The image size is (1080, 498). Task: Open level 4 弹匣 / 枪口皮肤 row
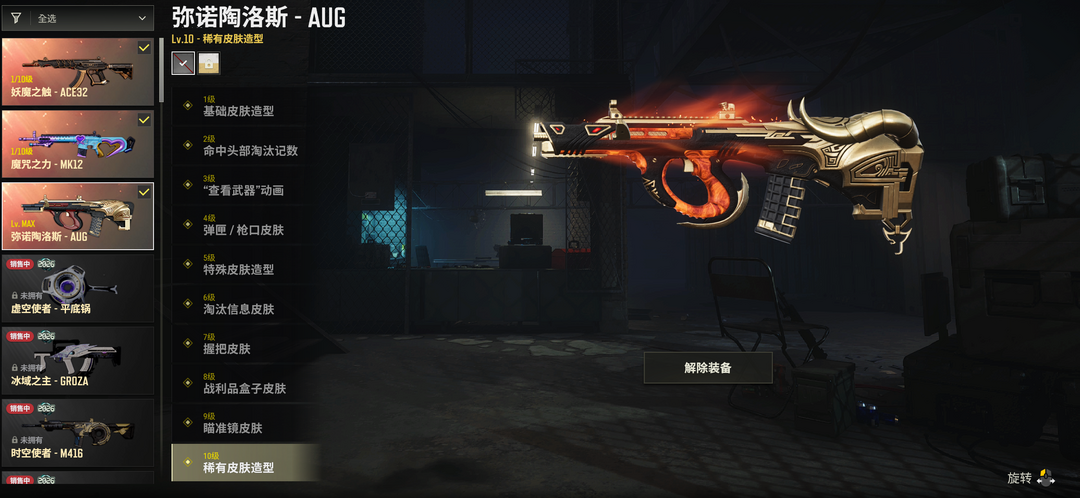coord(245,225)
